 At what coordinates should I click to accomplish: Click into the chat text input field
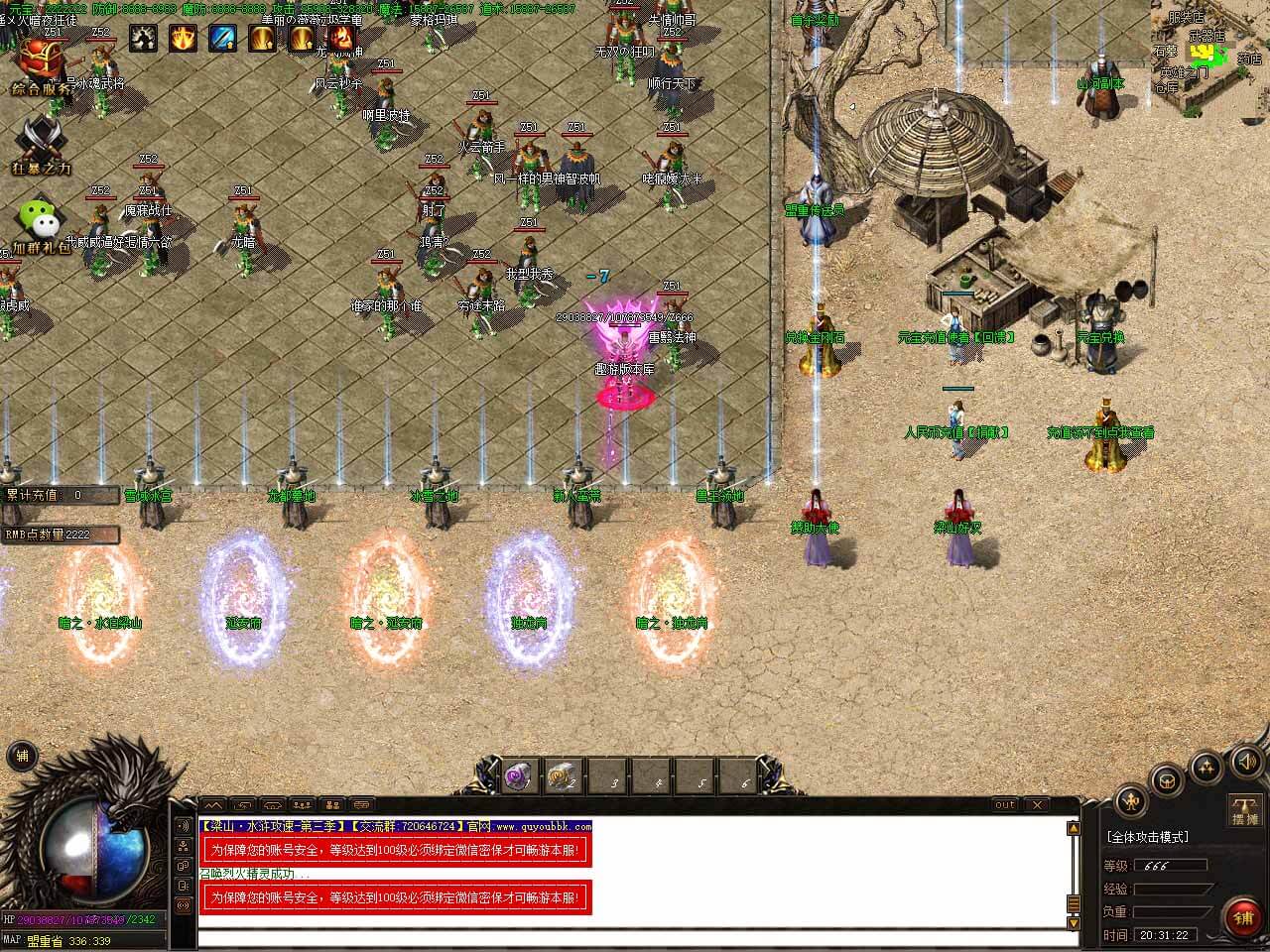[635, 938]
